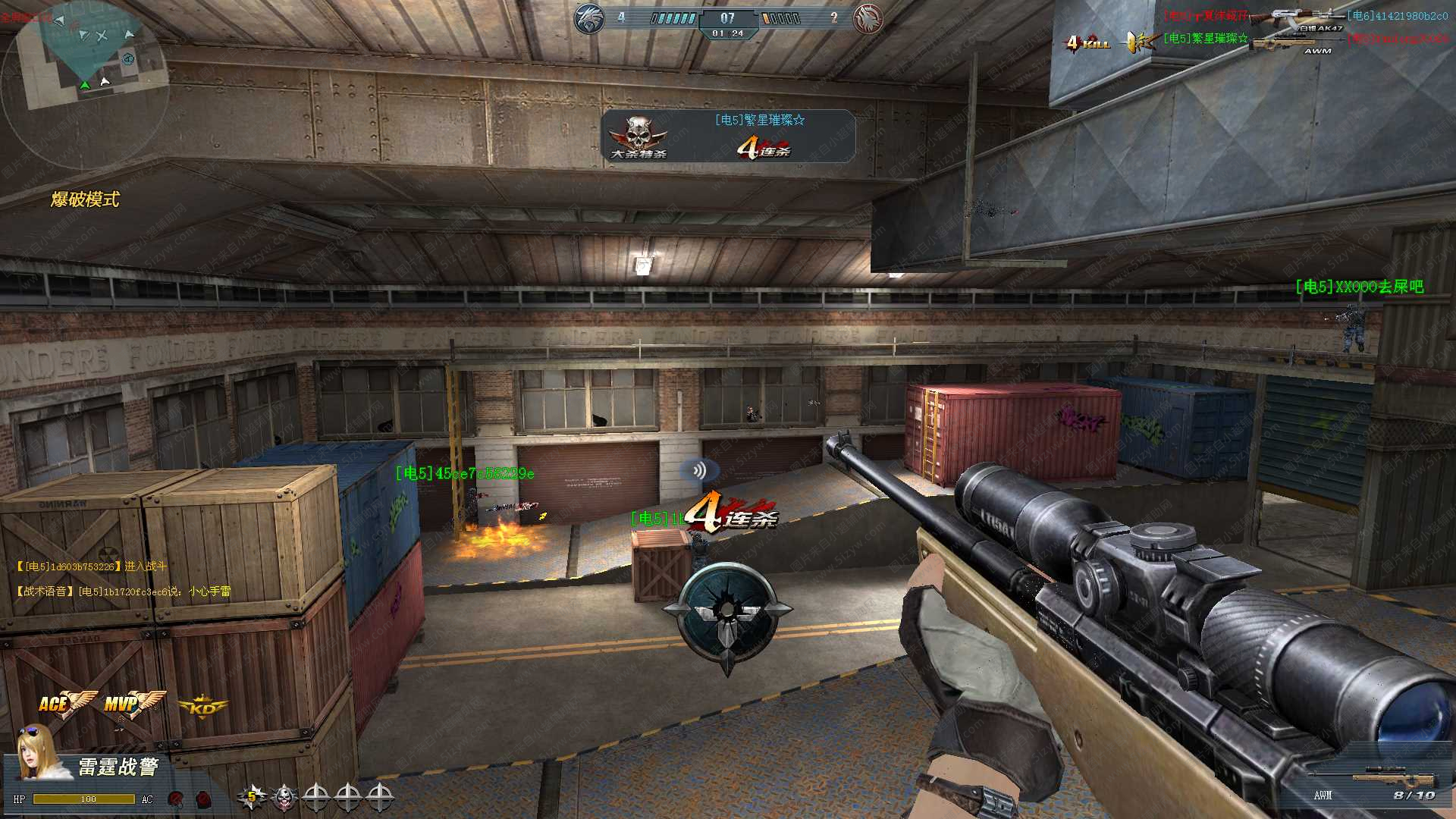Select the blue eagle team emblem
This screenshot has height=819, width=1456.
(589, 18)
